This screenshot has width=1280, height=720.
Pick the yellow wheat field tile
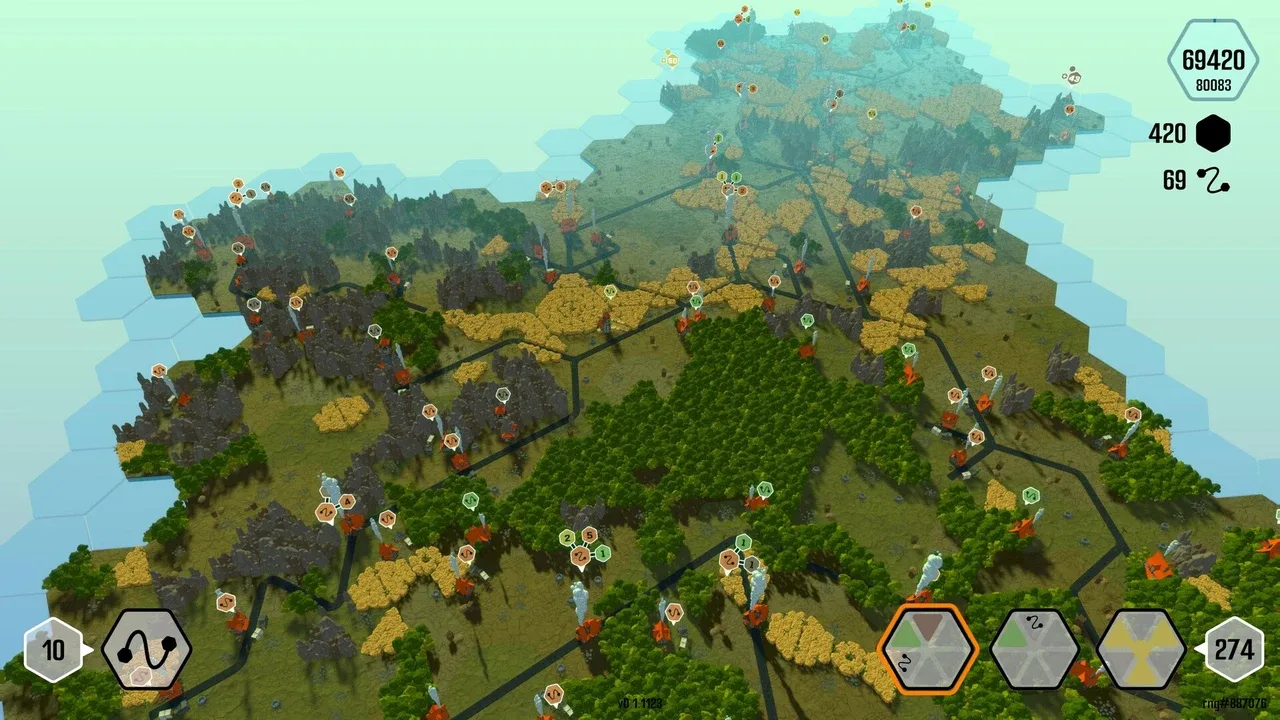(x=1141, y=649)
